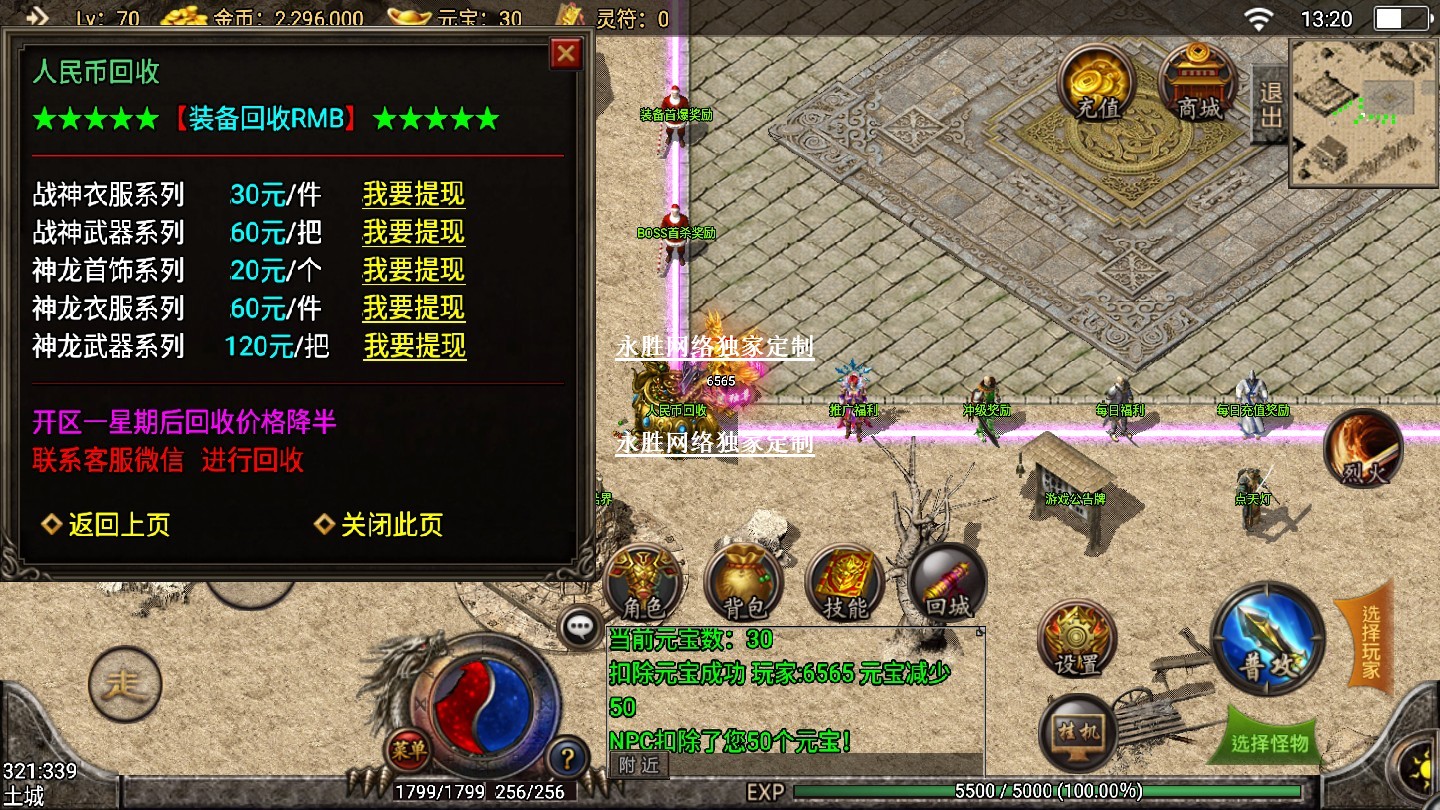This screenshot has height=810, width=1440.
Task: Click 我要提现 for 神龙武器系列
Action: pyautogui.click(x=414, y=346)
